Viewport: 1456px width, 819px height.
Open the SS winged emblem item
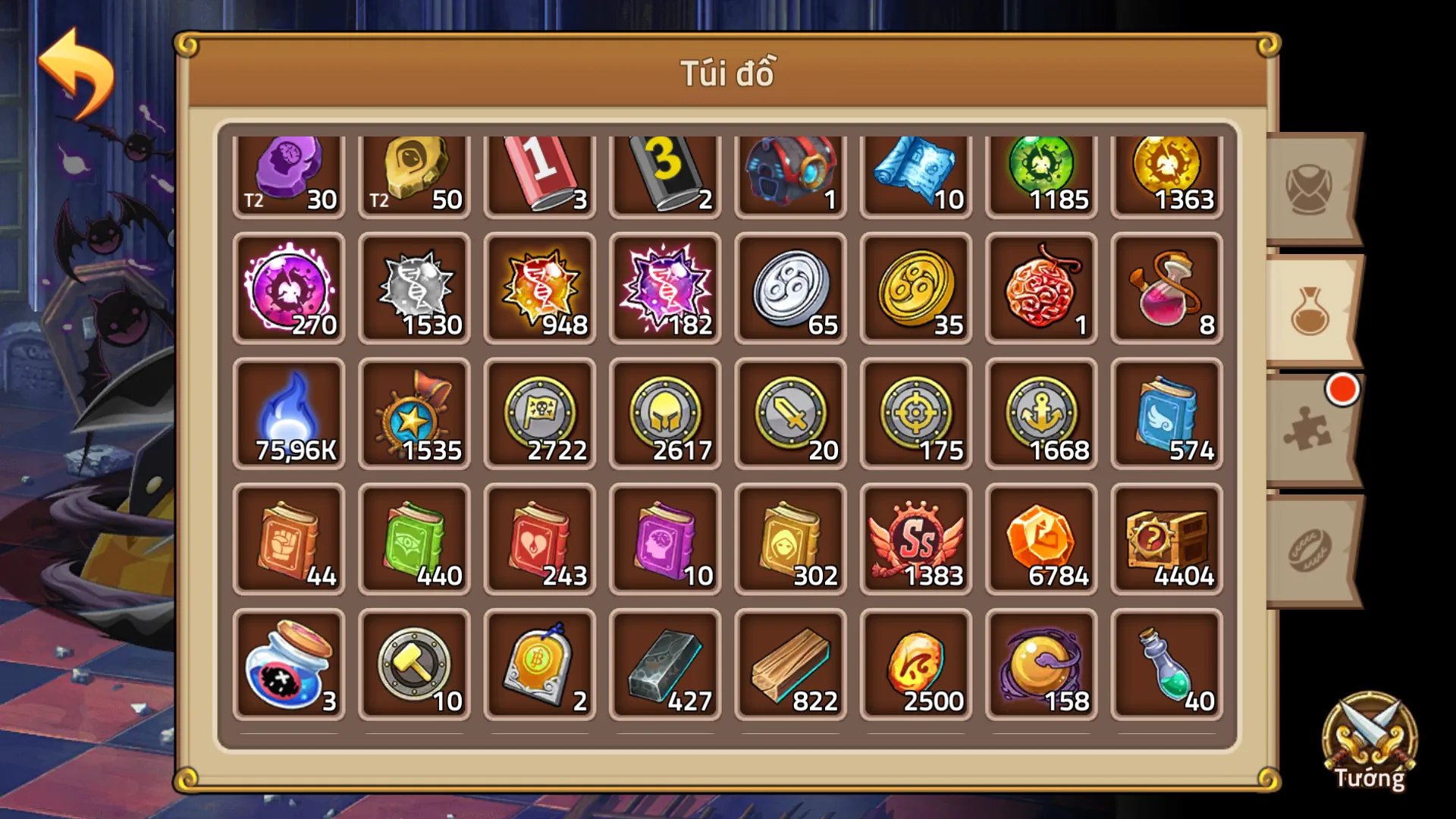click(915, 540)
